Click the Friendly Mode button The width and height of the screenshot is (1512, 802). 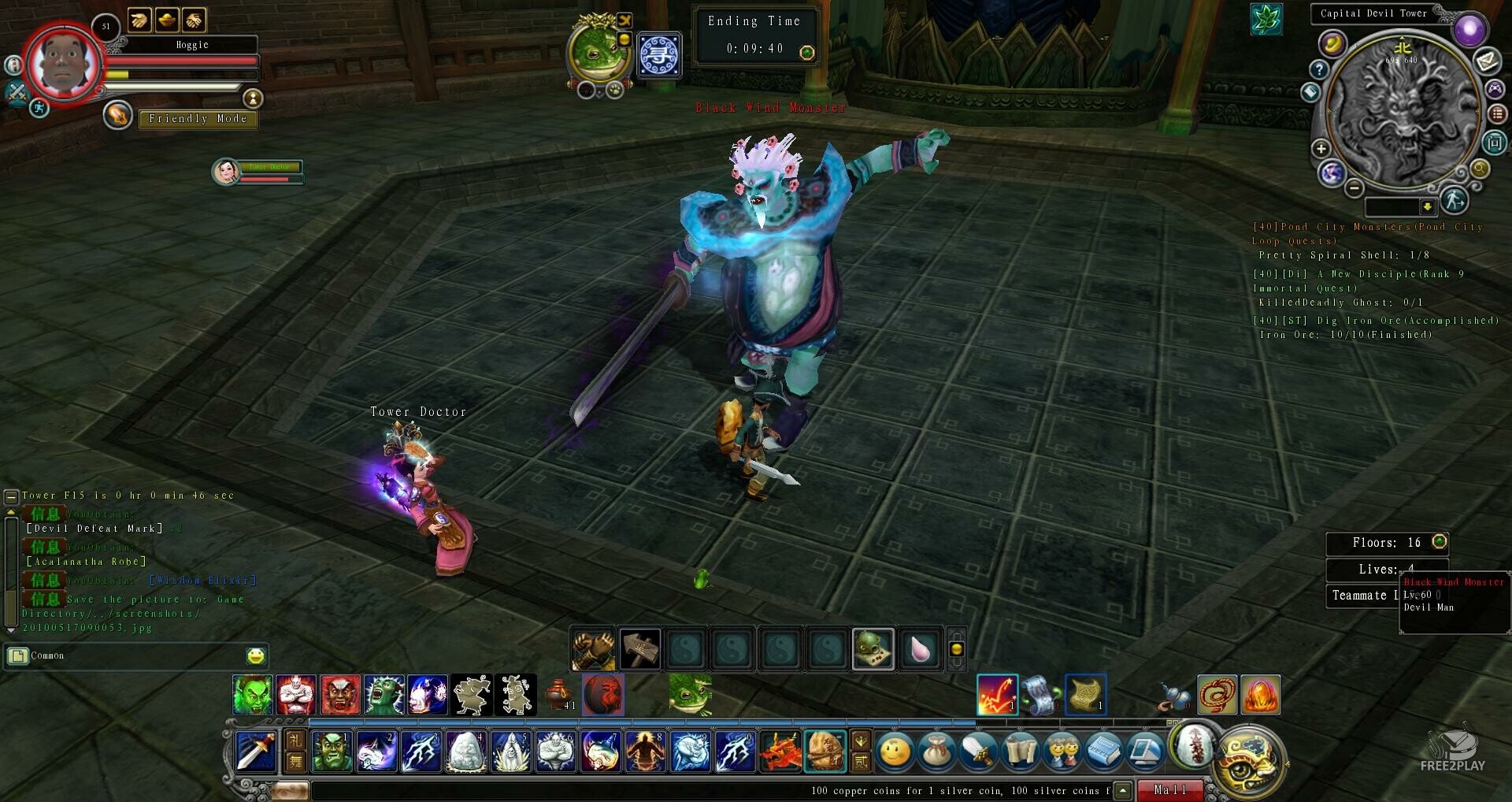click(198, 119)
